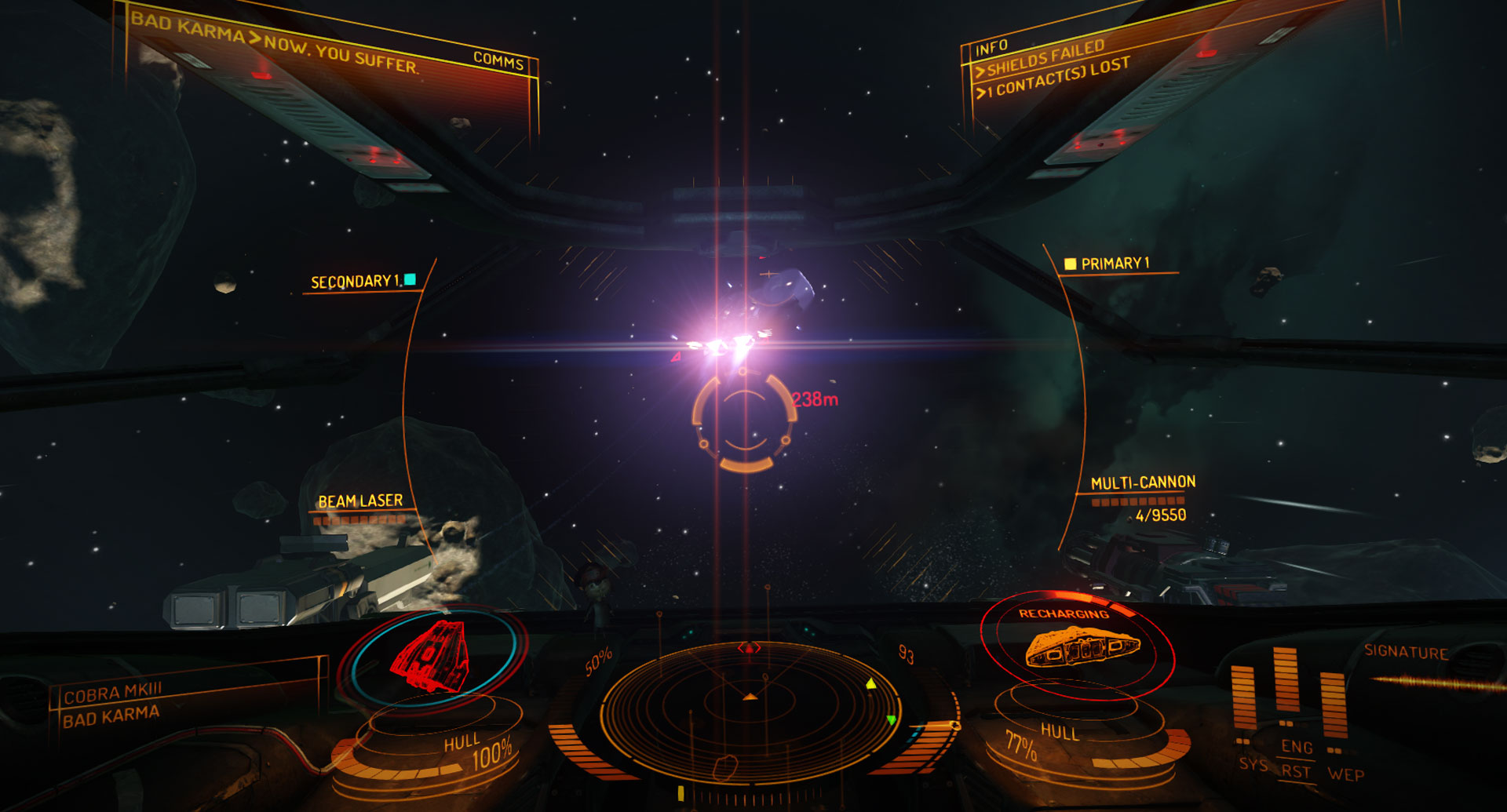This screenshot has width=1507, height=812.
Task: Click the central targeting reticle
Action: coord(743,422)
